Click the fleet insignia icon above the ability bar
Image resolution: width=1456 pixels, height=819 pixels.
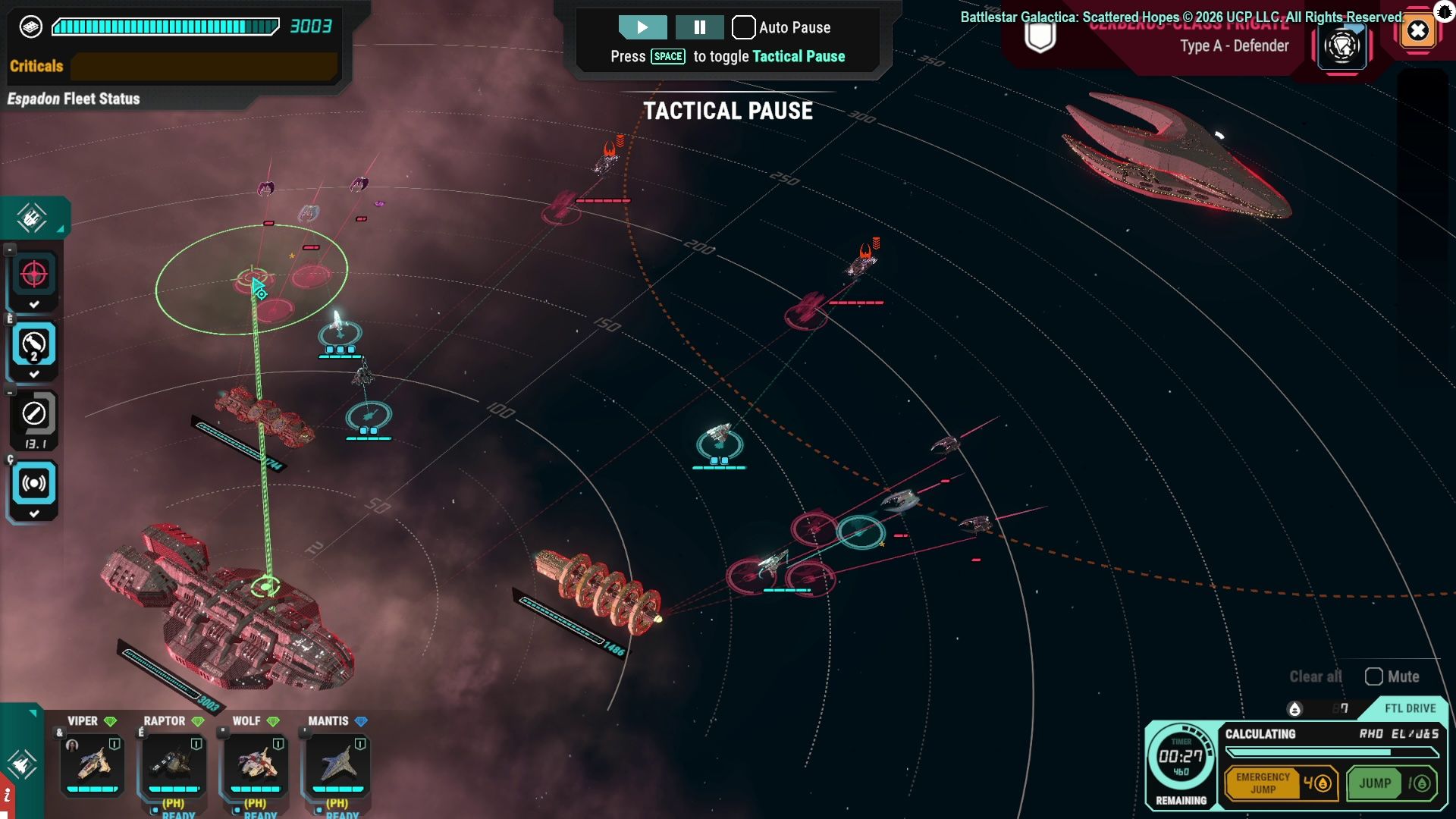pos(31,218)
